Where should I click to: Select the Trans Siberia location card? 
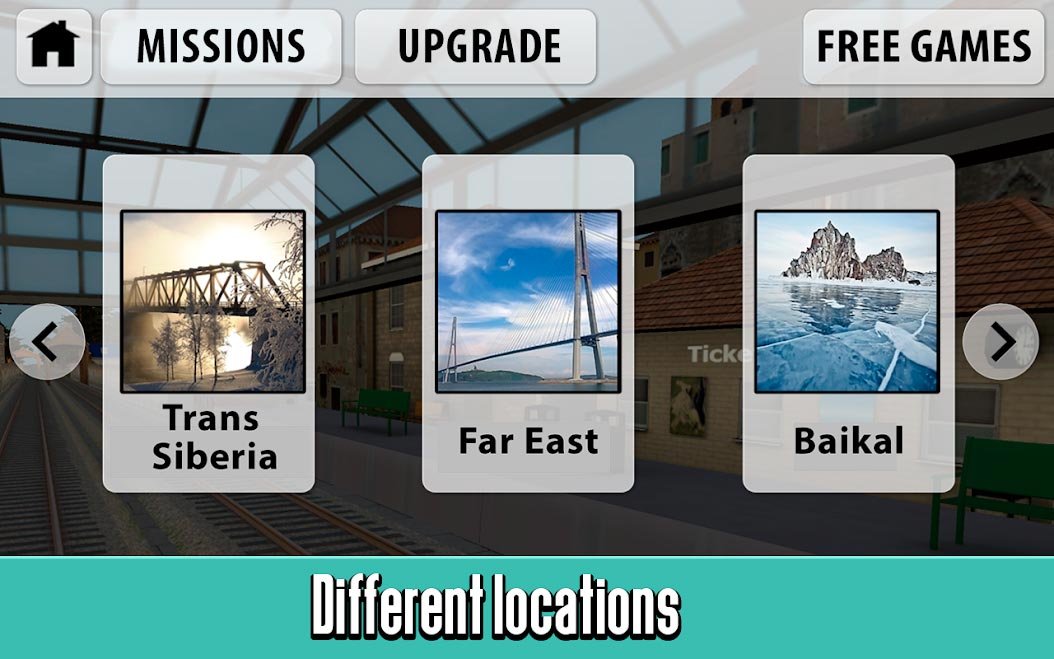[x=209, y=323]
